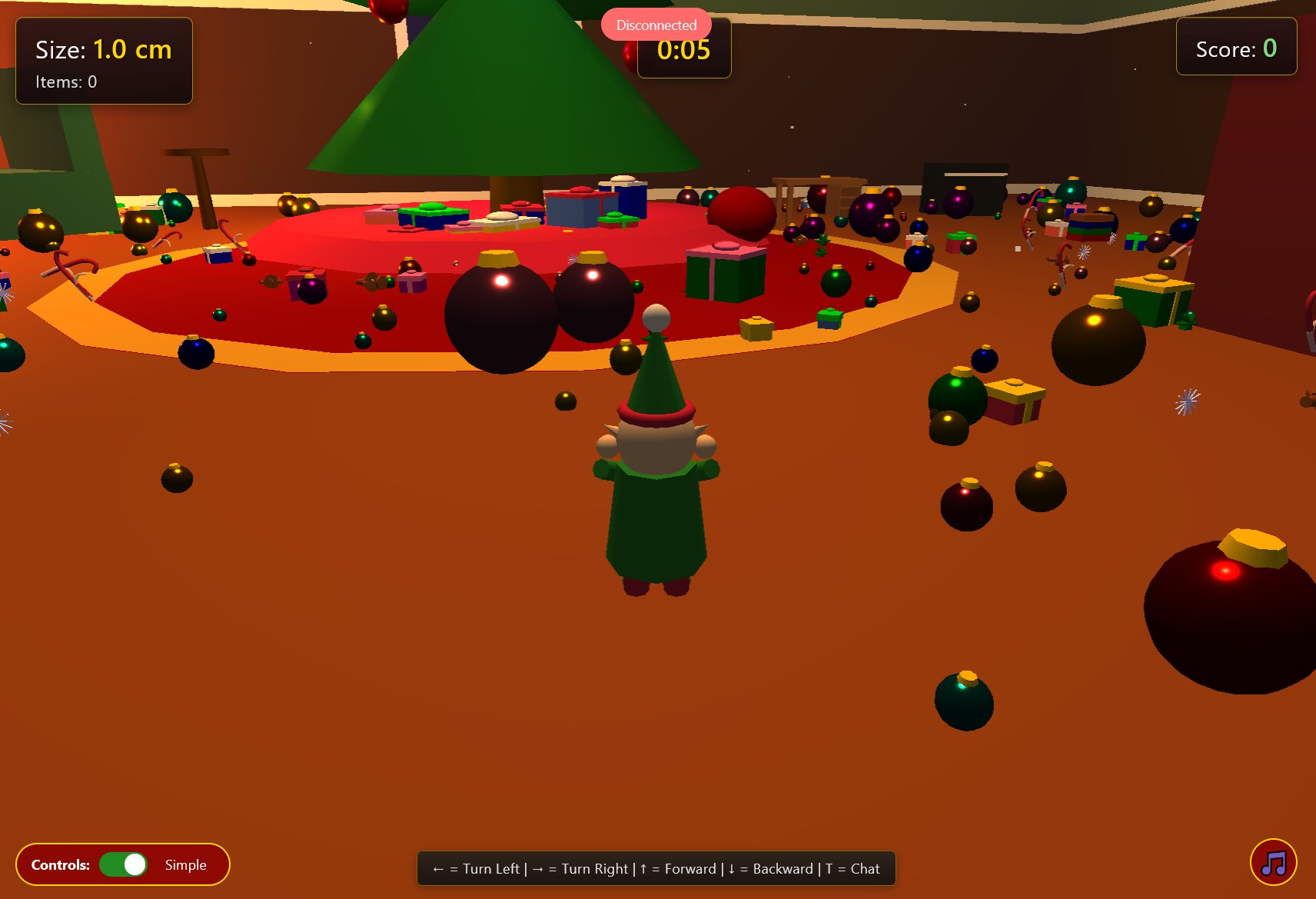
Task: Click the Disconnected status badge
Action: (656, 25)
